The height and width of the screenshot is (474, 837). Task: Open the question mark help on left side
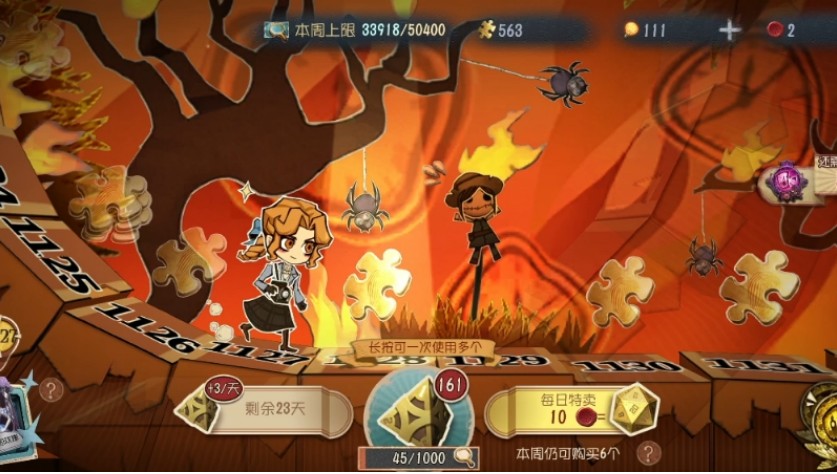click(49, 390)
